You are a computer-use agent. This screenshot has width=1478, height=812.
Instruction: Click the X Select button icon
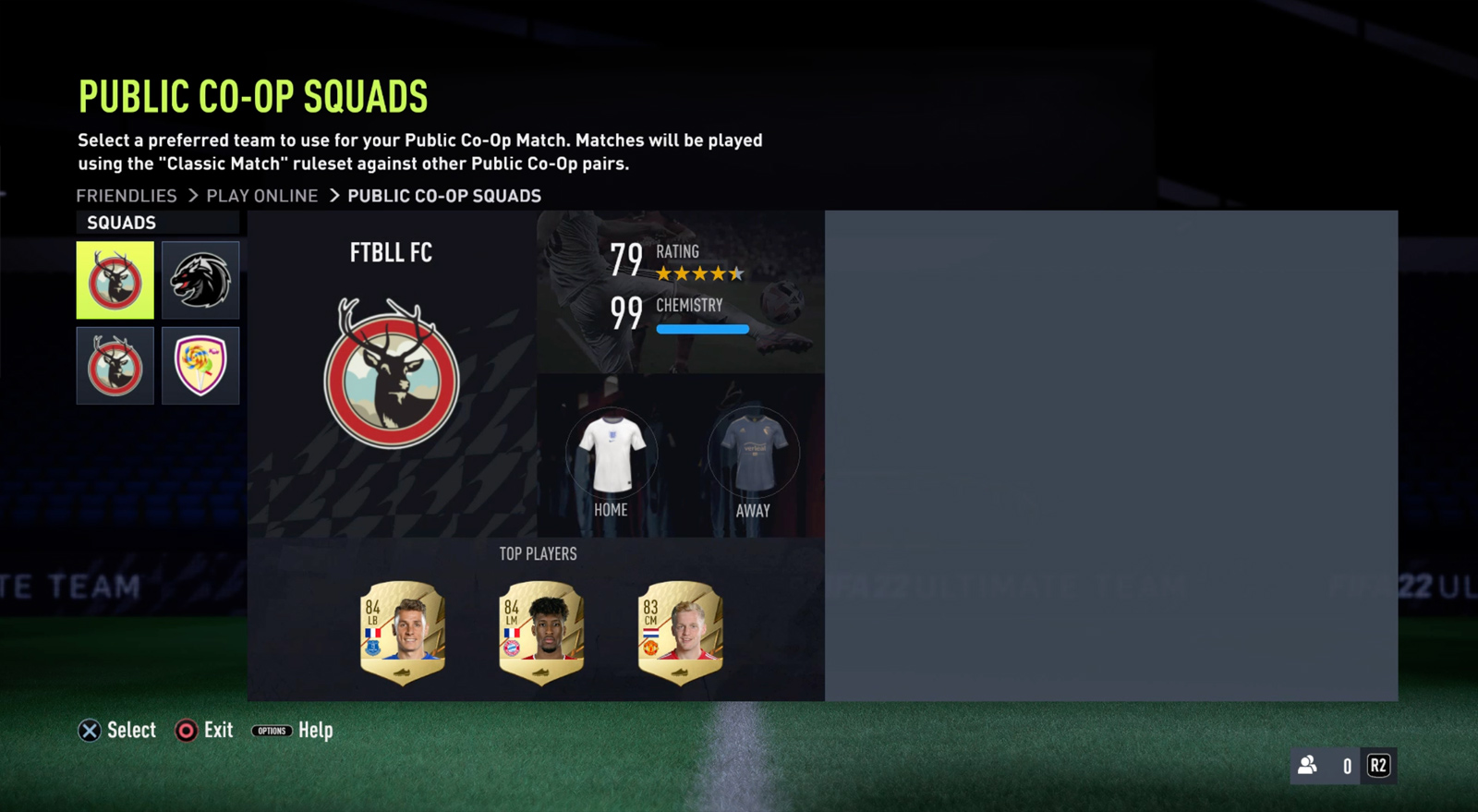point(90,730)
